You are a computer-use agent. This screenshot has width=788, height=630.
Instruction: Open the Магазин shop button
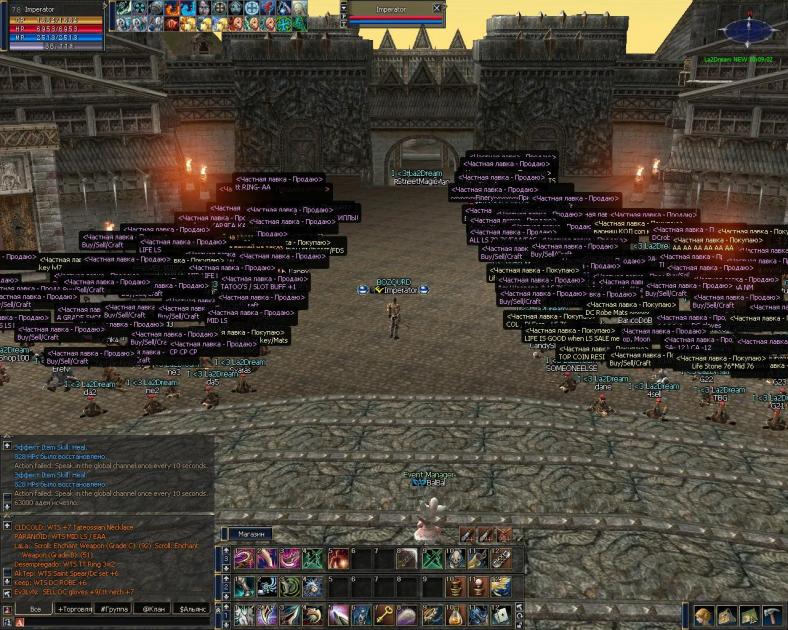254,534
